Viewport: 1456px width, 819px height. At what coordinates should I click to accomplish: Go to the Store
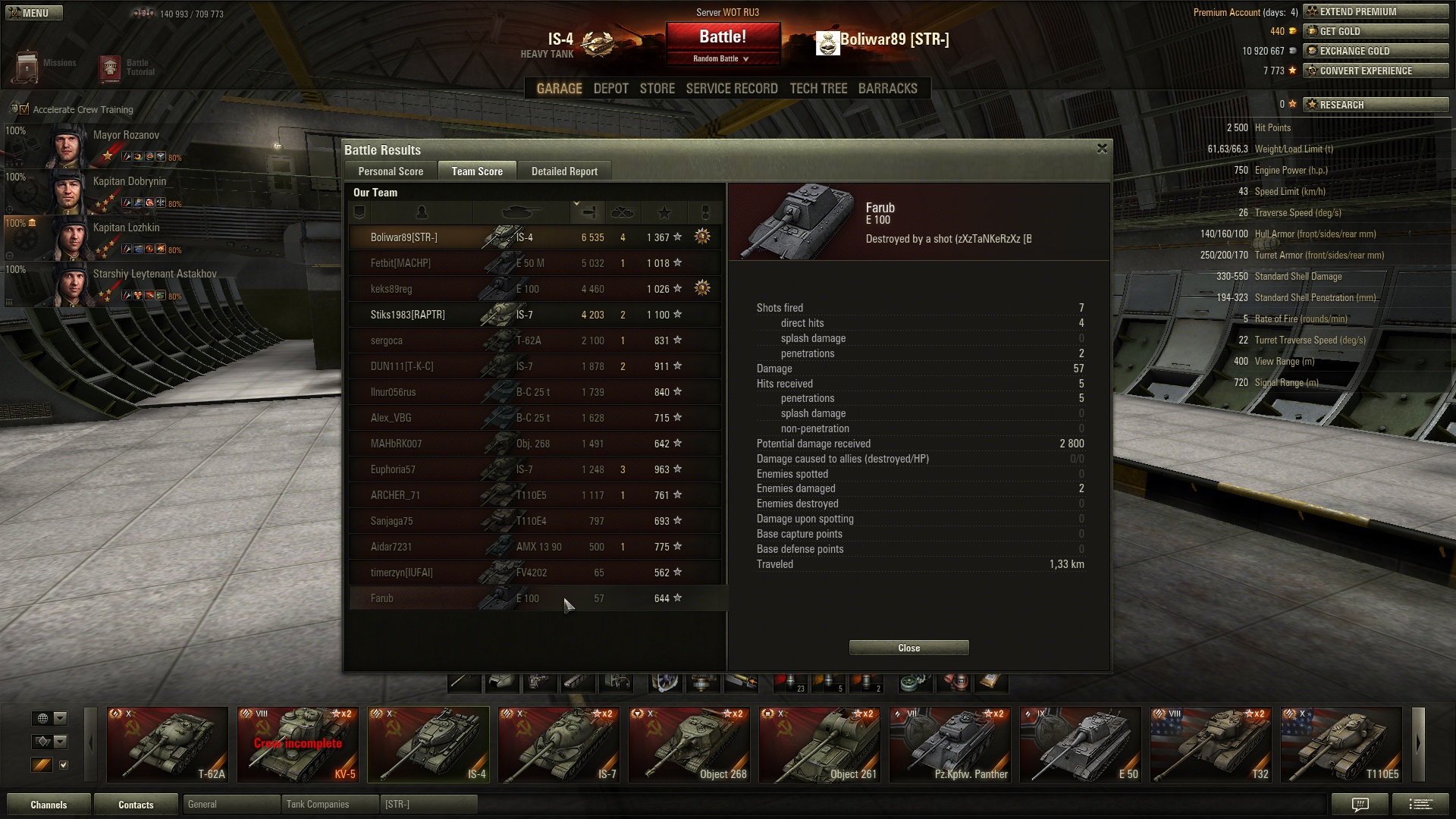pos(657,89)
